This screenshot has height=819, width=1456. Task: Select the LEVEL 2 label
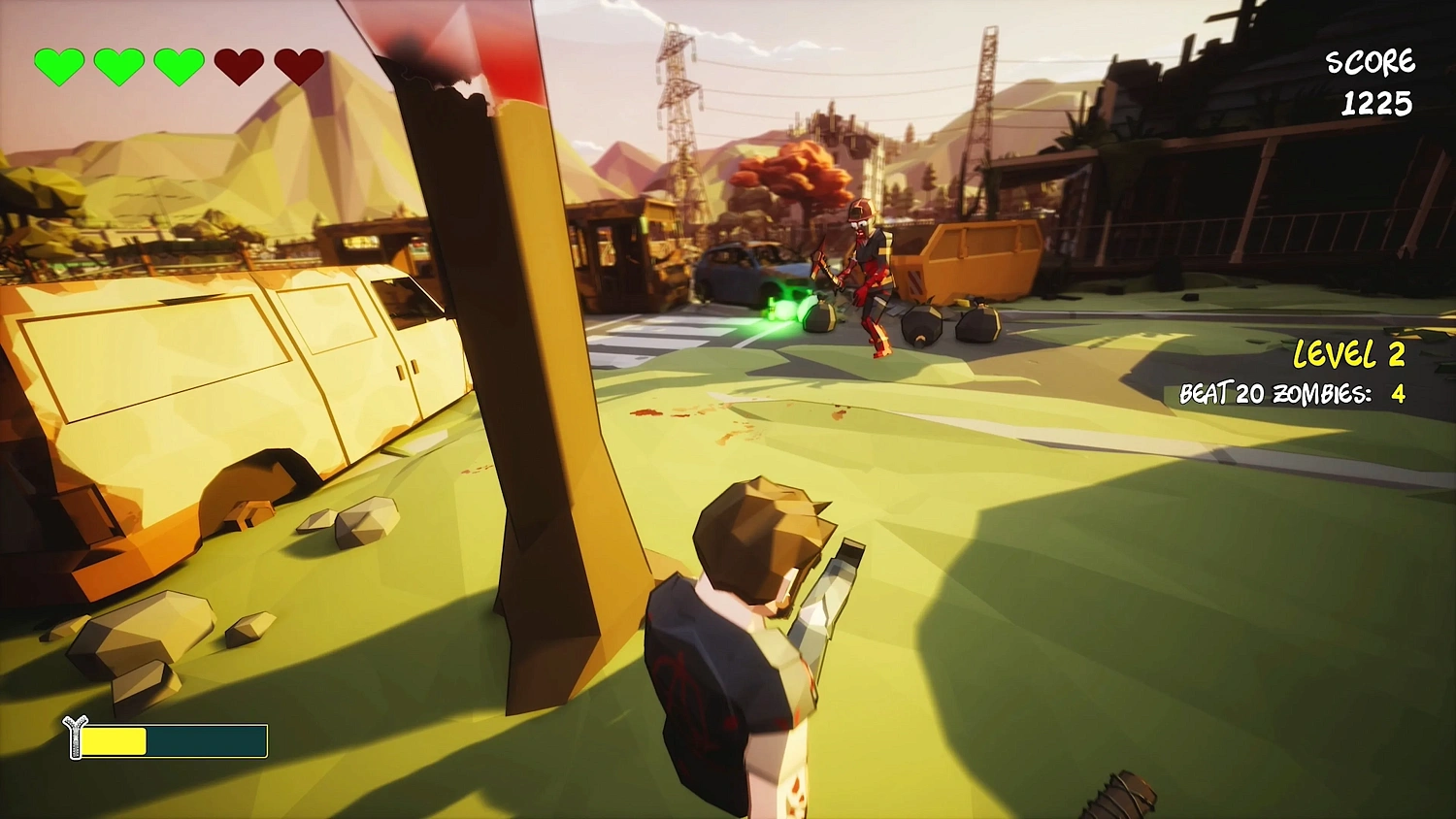pos(1349,355)
